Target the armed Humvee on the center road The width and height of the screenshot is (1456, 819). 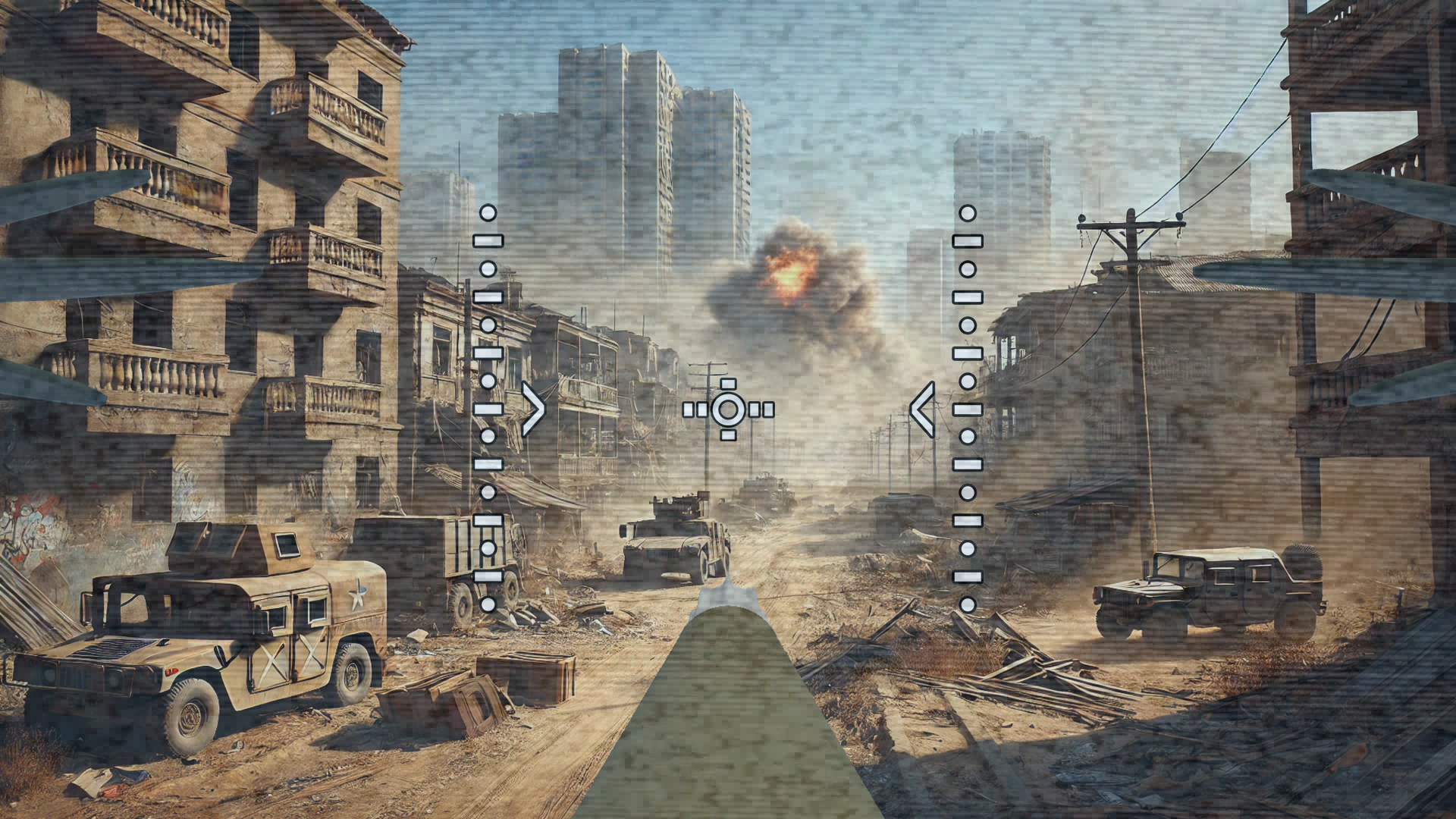click(x=671, y=538)
